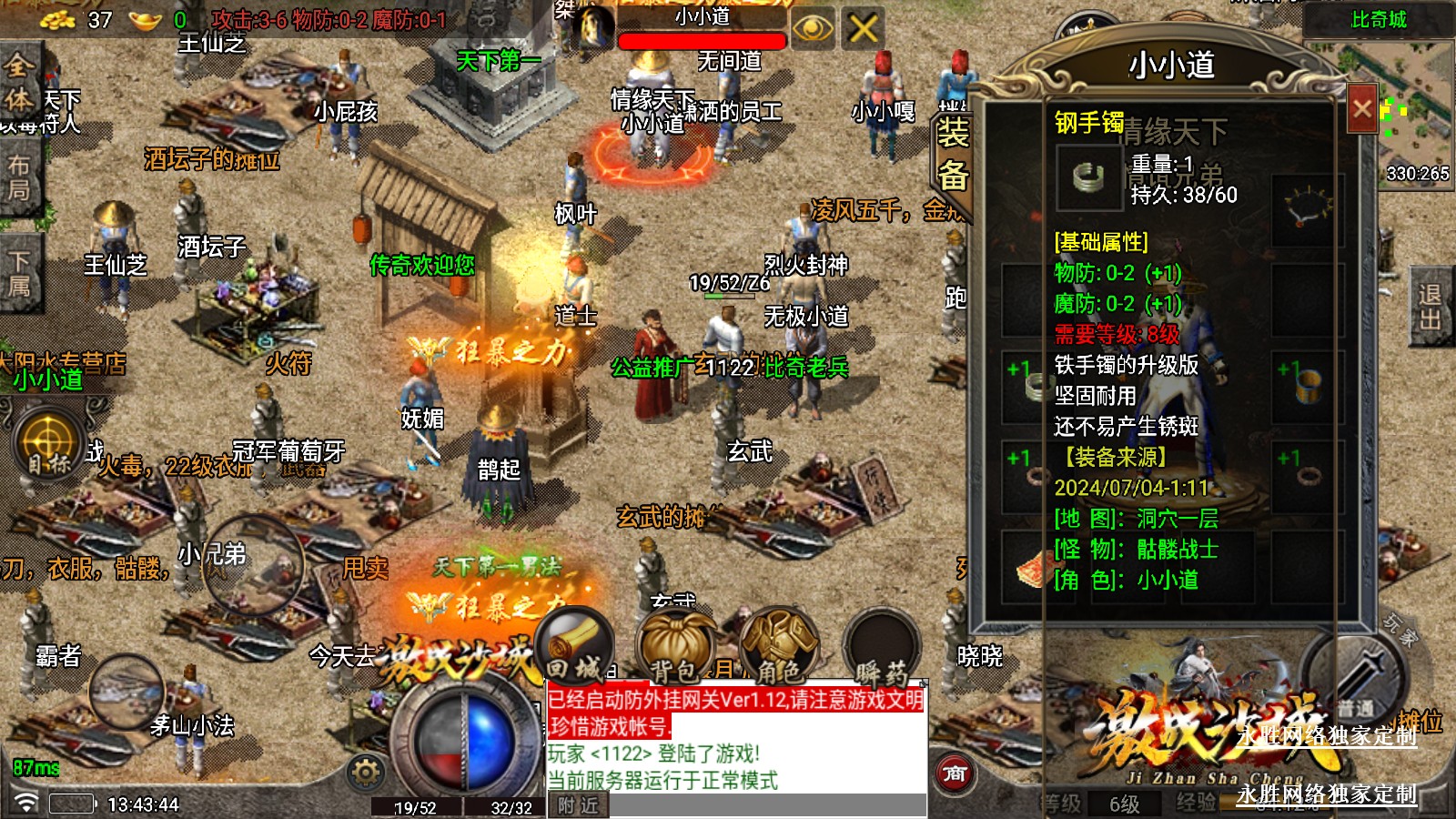The width and height of the screenshot is (1456, 819).
Task: Dismiss the 小小道 target frame with yellow X
Action: [x=863, y=29]
